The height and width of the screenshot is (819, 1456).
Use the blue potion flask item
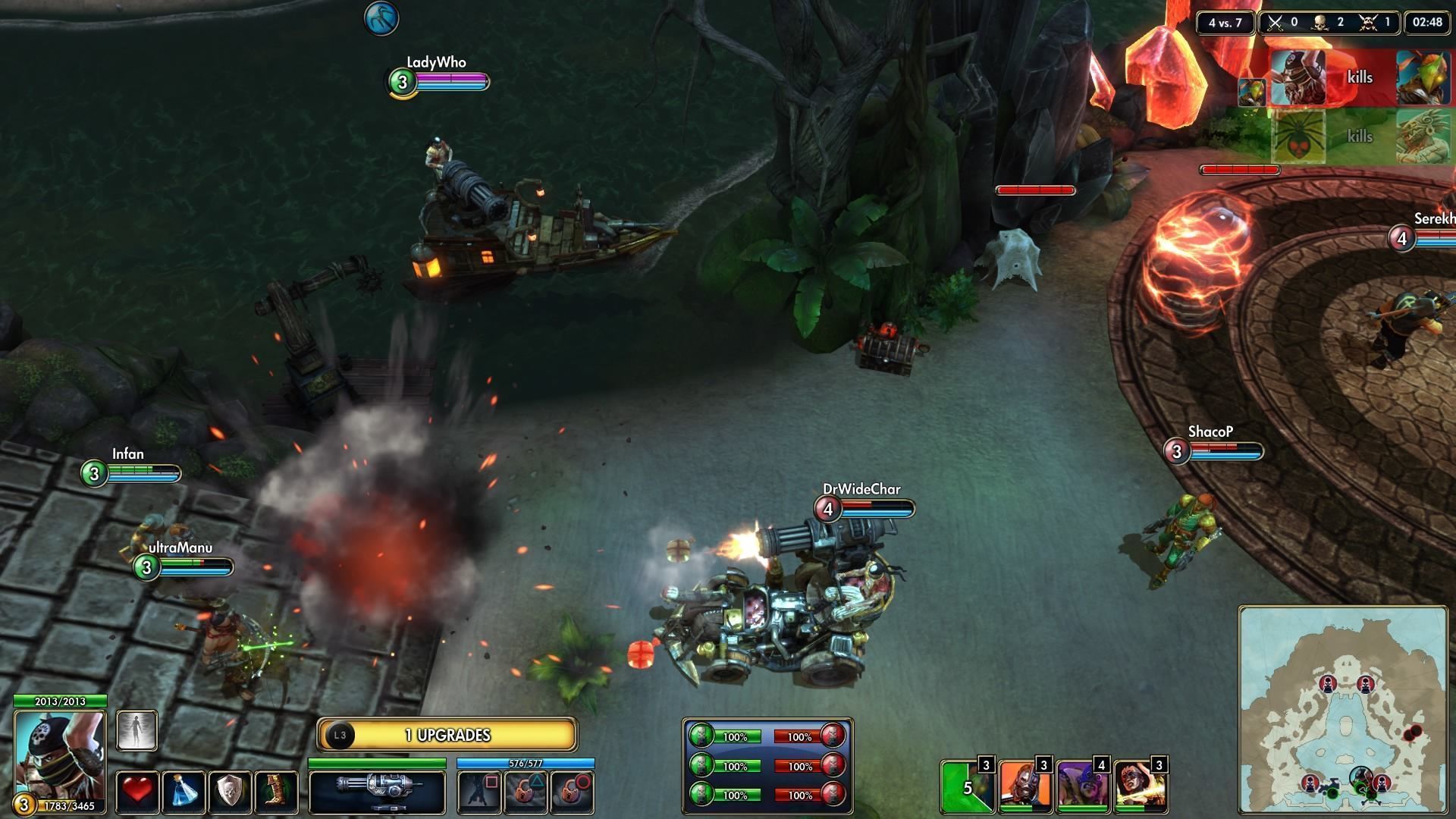click(184, 792)
